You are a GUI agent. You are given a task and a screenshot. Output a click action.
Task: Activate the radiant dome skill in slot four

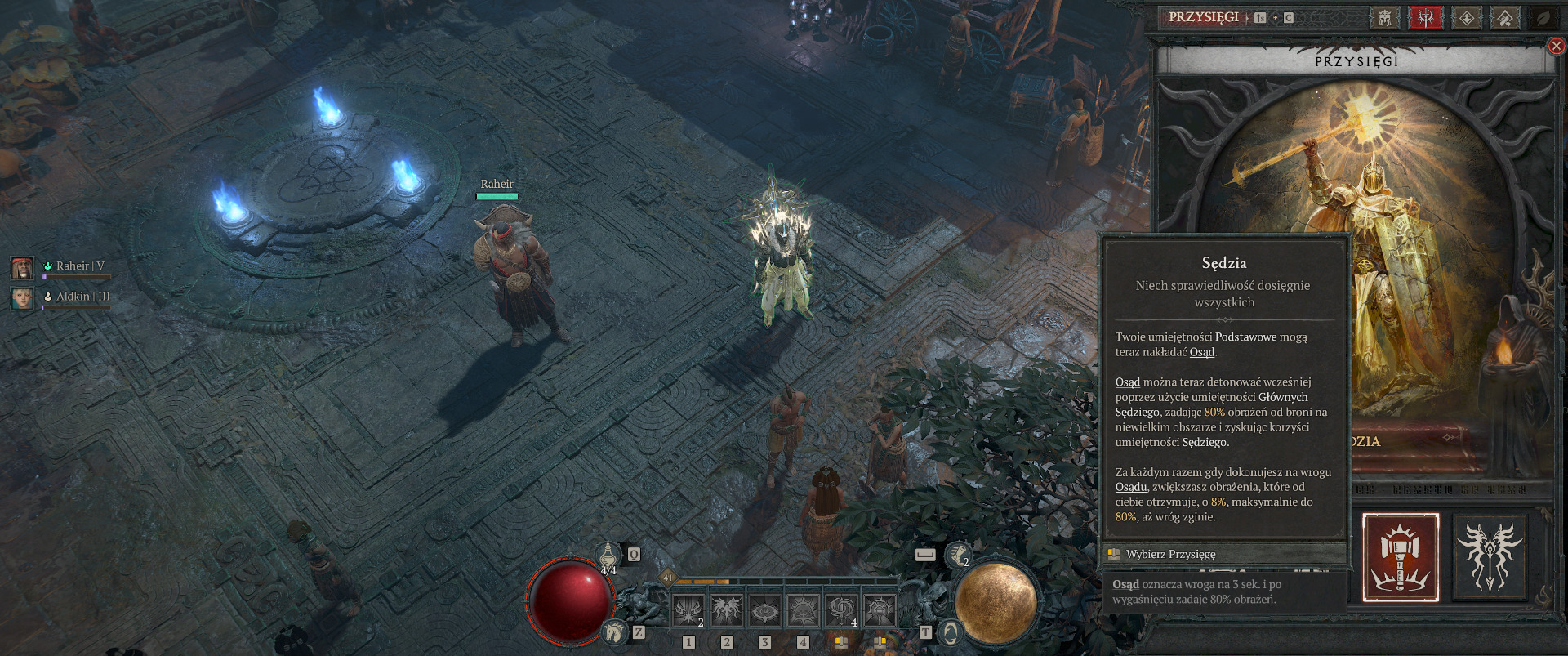[803, 610]
